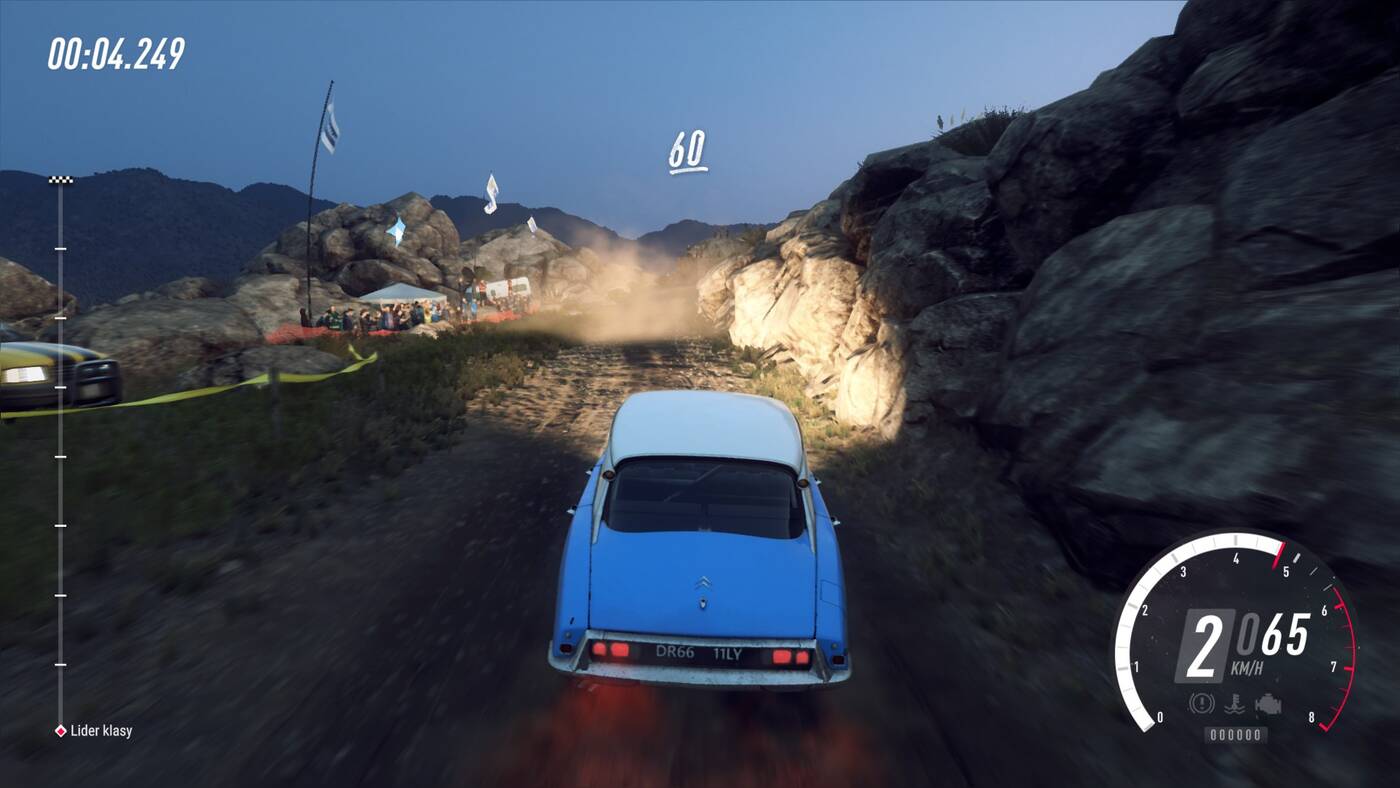Click the brake warning indicator icon
This screenshot has width=1400, height=788.
[x=1201, y=703]
